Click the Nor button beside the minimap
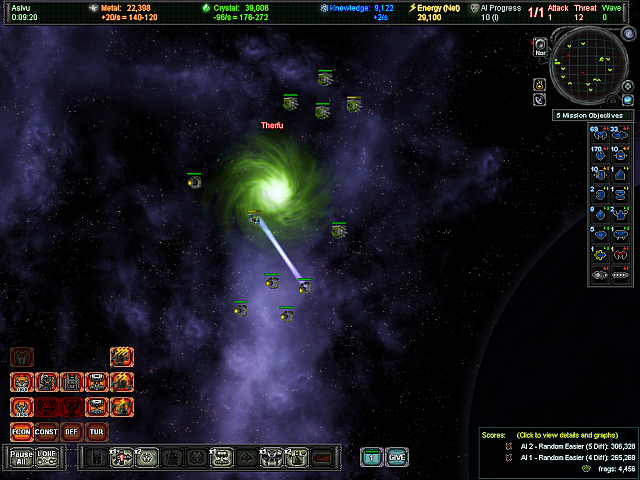 click(540, 46)
